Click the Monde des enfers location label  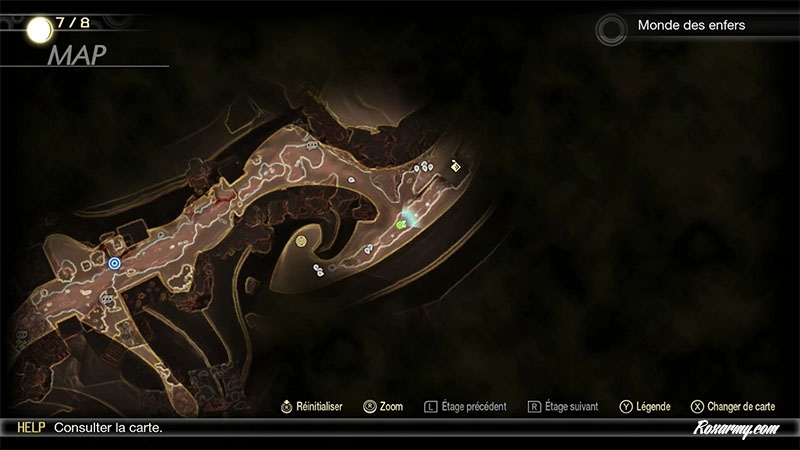(691, 25)
